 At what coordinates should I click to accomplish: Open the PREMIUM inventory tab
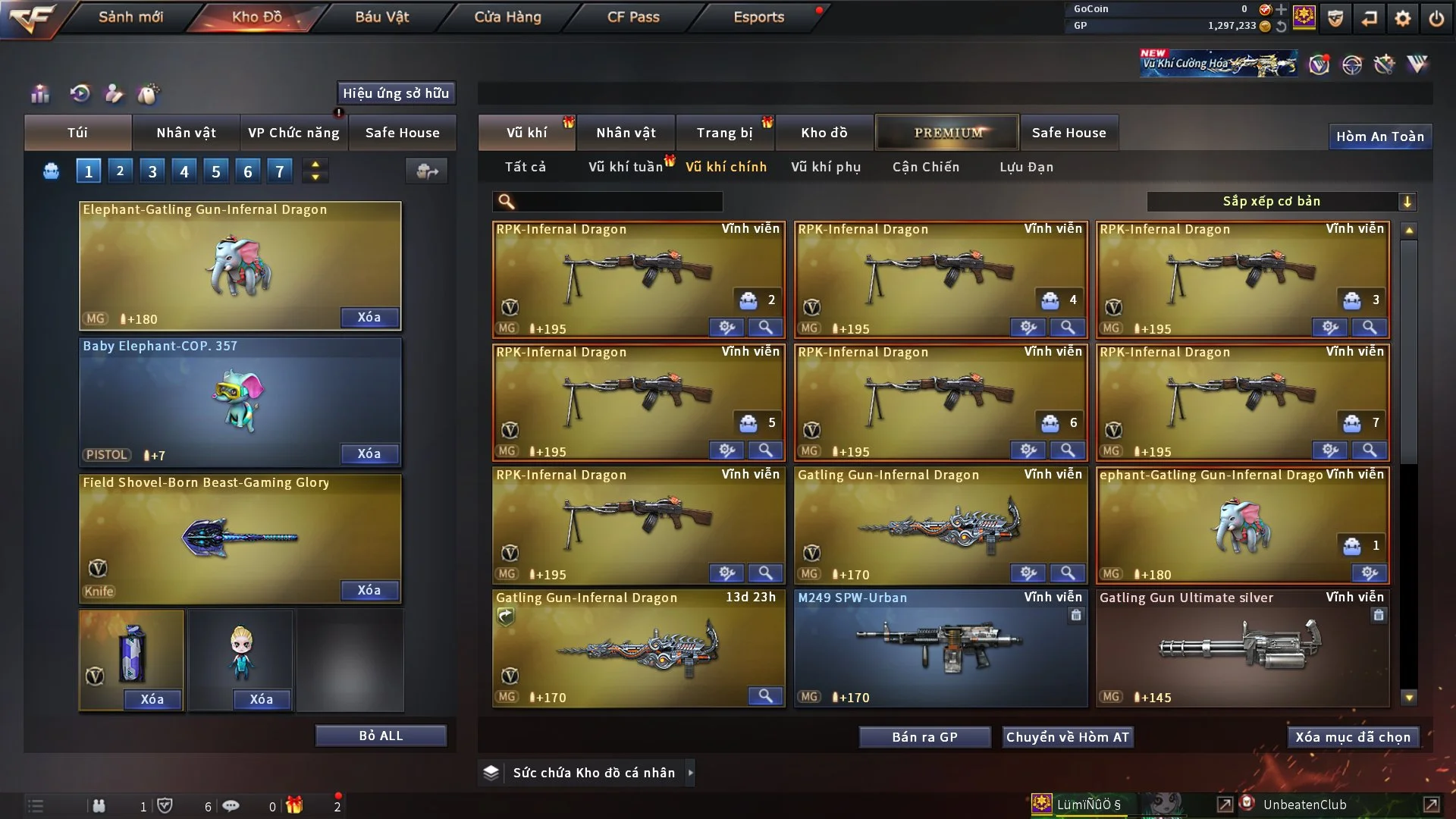pyautogui.click(x=948, y=133)
